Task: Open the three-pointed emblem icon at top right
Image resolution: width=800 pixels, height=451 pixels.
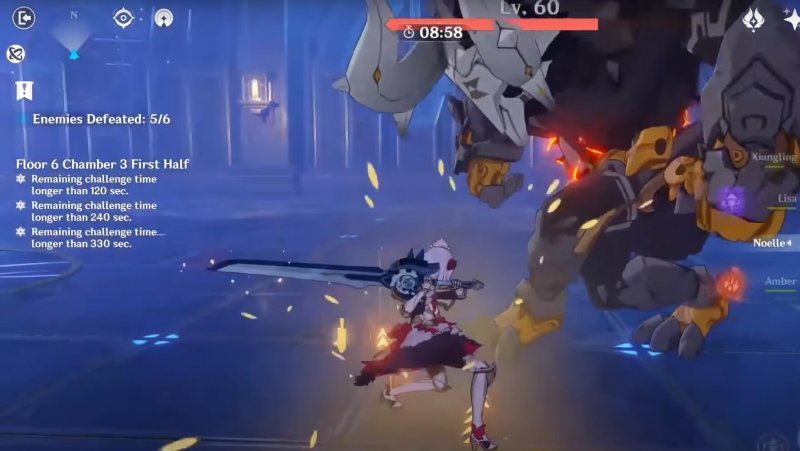Action: [753, 19]
